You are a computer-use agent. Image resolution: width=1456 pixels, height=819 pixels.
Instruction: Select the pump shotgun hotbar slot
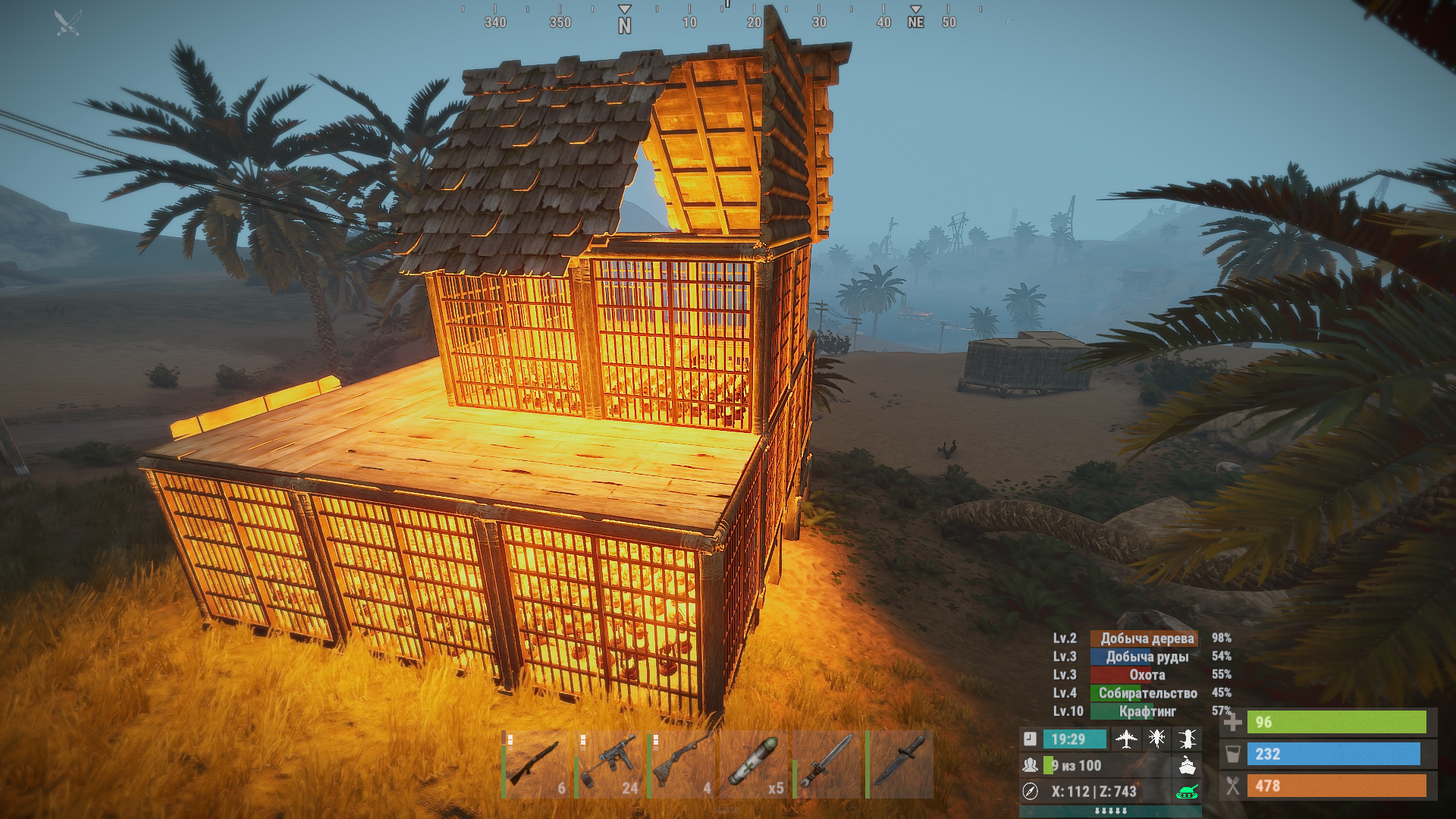pyautogui.click(x=537, y=764)
